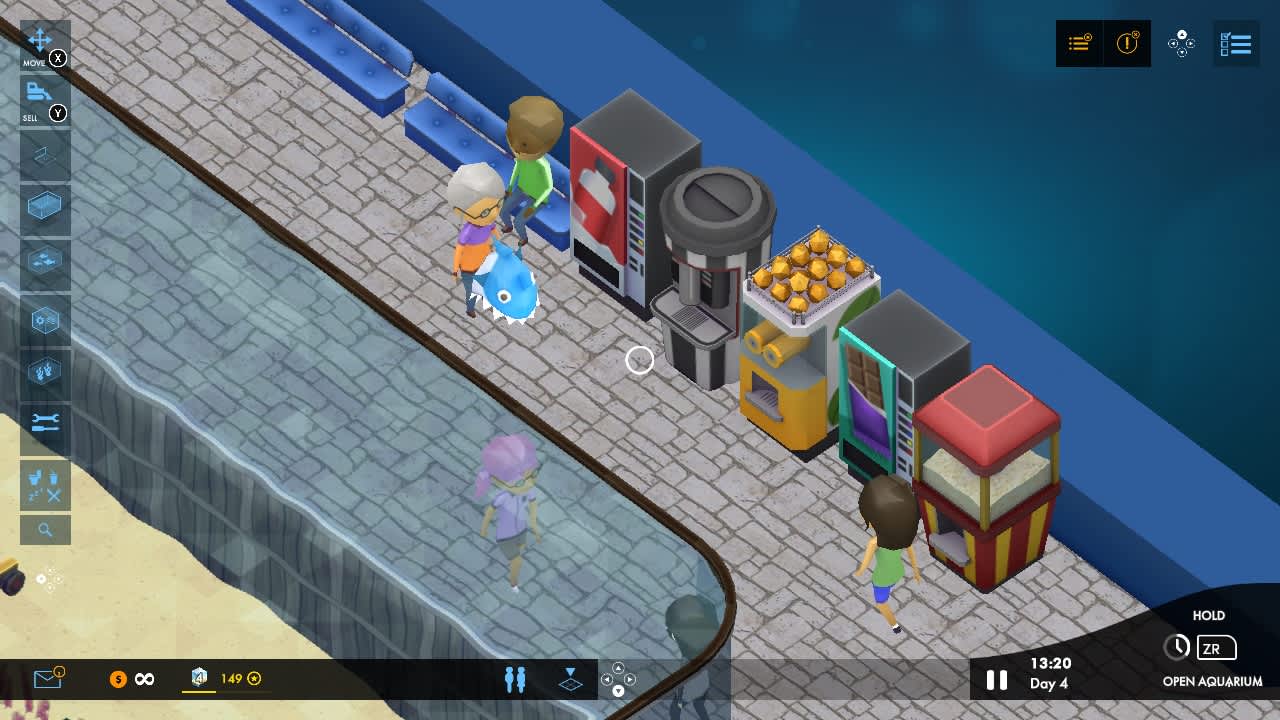Open the equipment build menu
The height and width of the screenshot is (720, 1280).
[x=44, y=319]
